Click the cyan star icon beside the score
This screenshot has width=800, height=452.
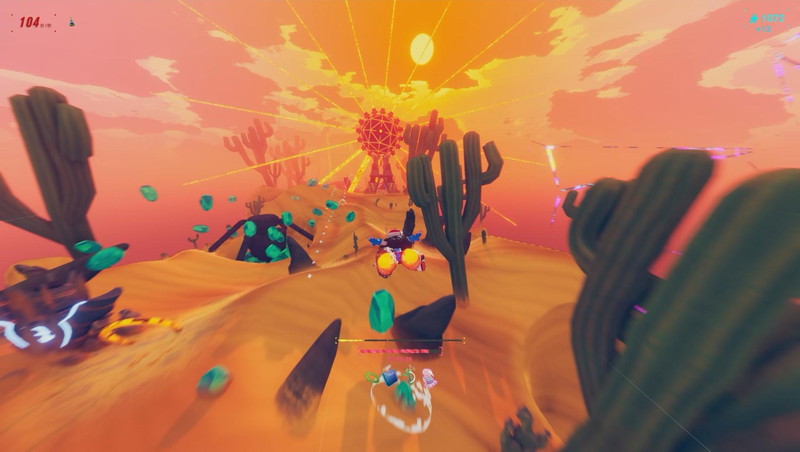point(753,18)
